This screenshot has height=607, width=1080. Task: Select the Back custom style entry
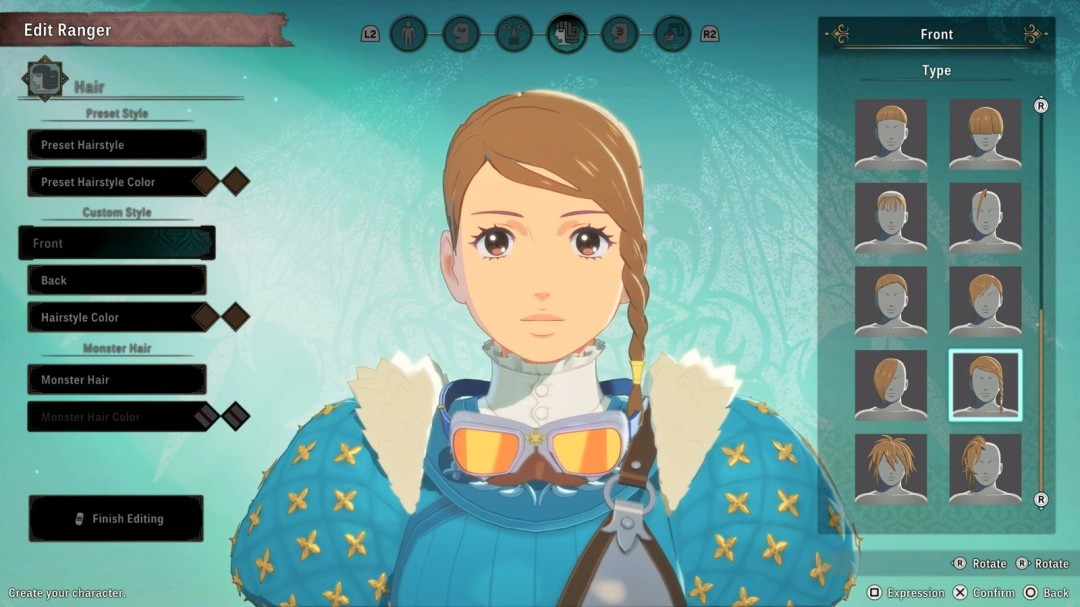pyautogui.click(x=116, y=280)
